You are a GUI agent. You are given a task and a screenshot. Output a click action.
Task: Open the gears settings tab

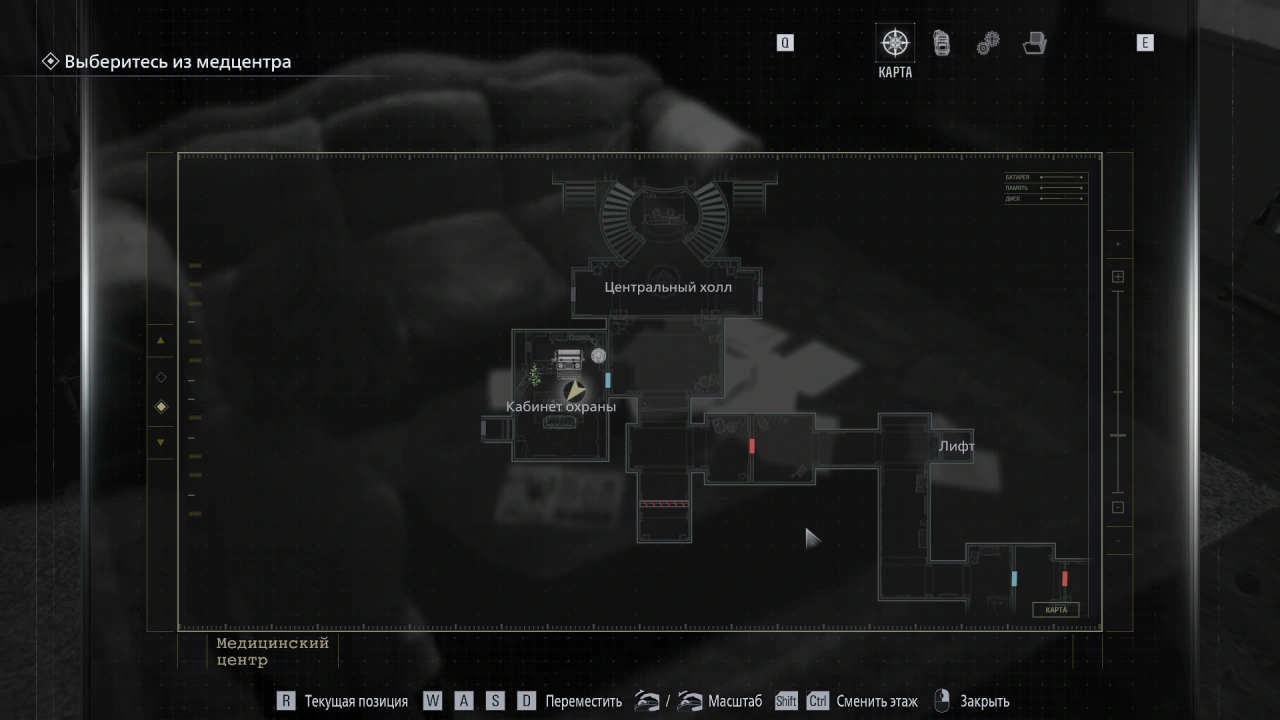click(x=987, y=43)
